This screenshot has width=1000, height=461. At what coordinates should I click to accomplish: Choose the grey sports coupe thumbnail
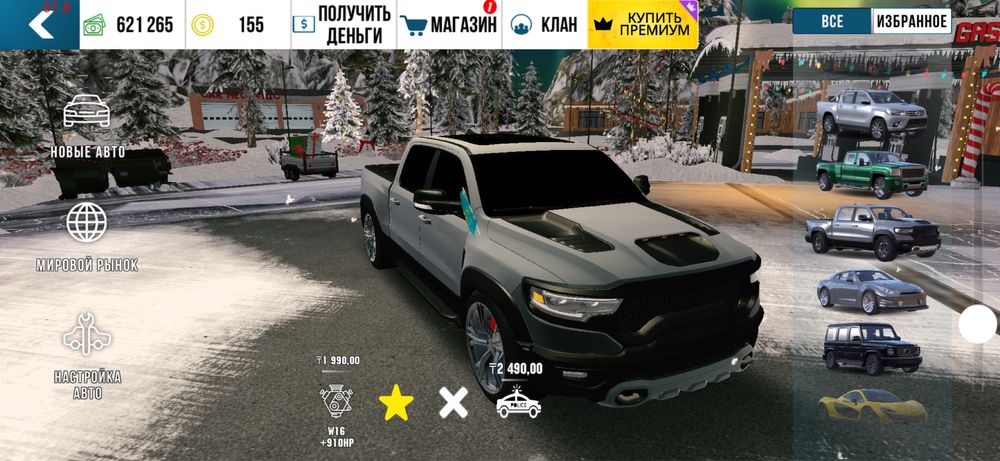868,289
